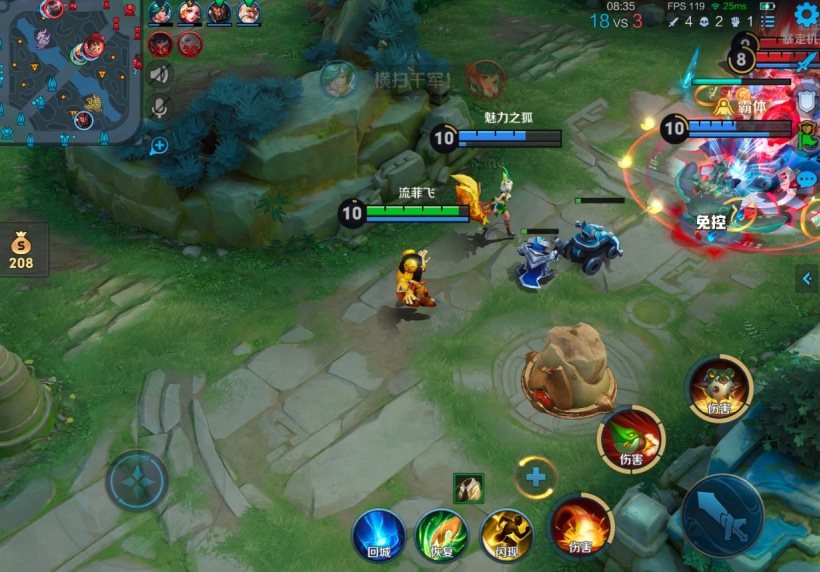Select the small armor item icon
Viewport: 820px width, 572px height.
click(468, 488)
